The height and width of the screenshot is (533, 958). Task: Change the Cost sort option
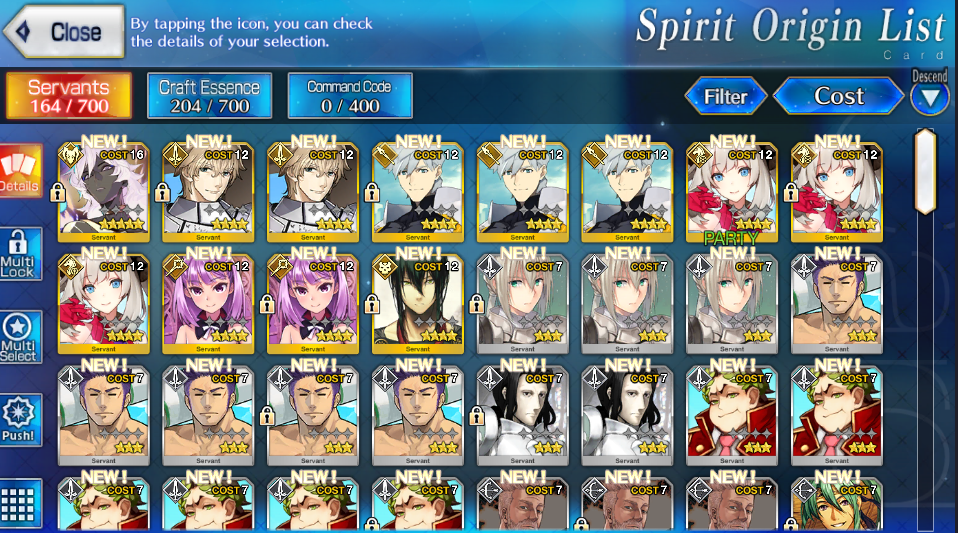(838, 96)
